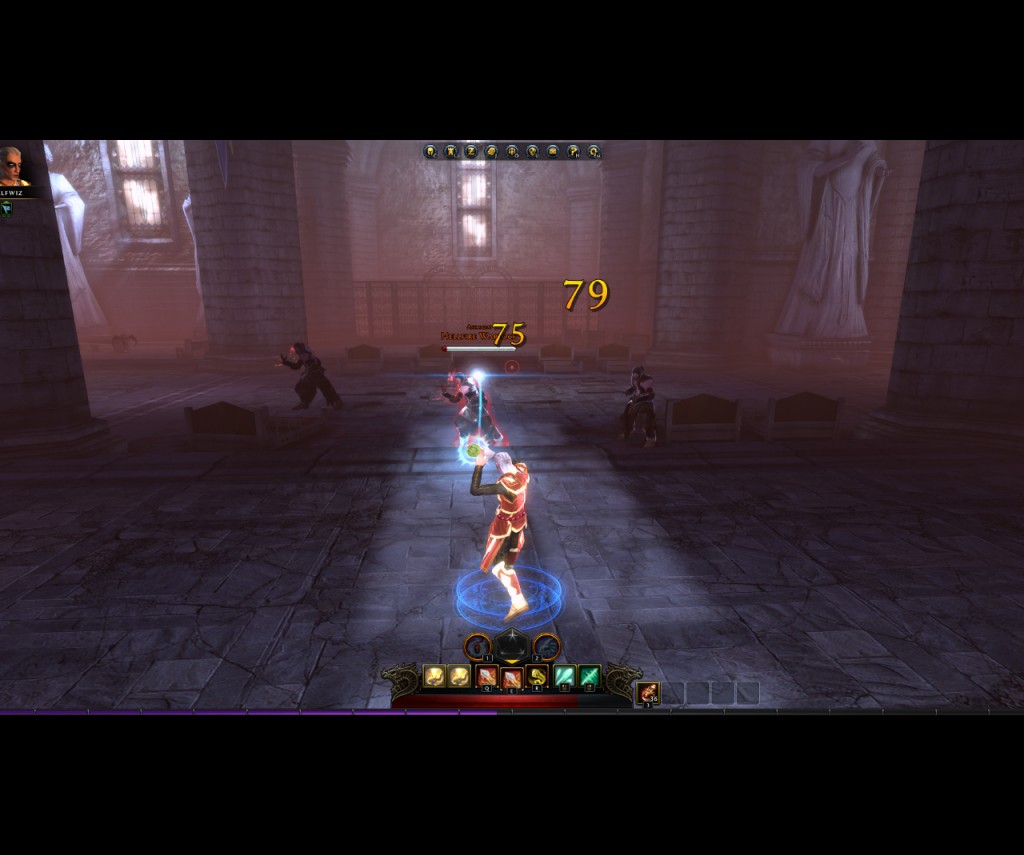The width and height of the screenshot is (1024, 855).
Task: Open the character sheet helmet icon
Action: [x=430, y=152]
